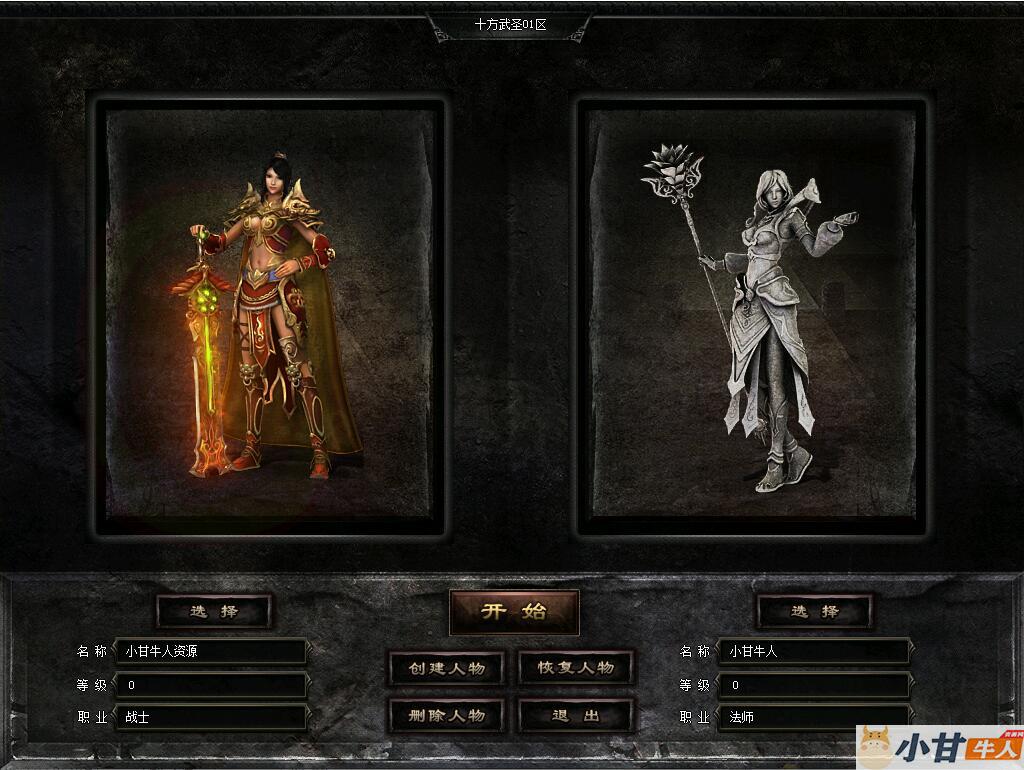1024x770 pixels.
Task: Click 创建人物 to create a character
Action: click(446, 668)
